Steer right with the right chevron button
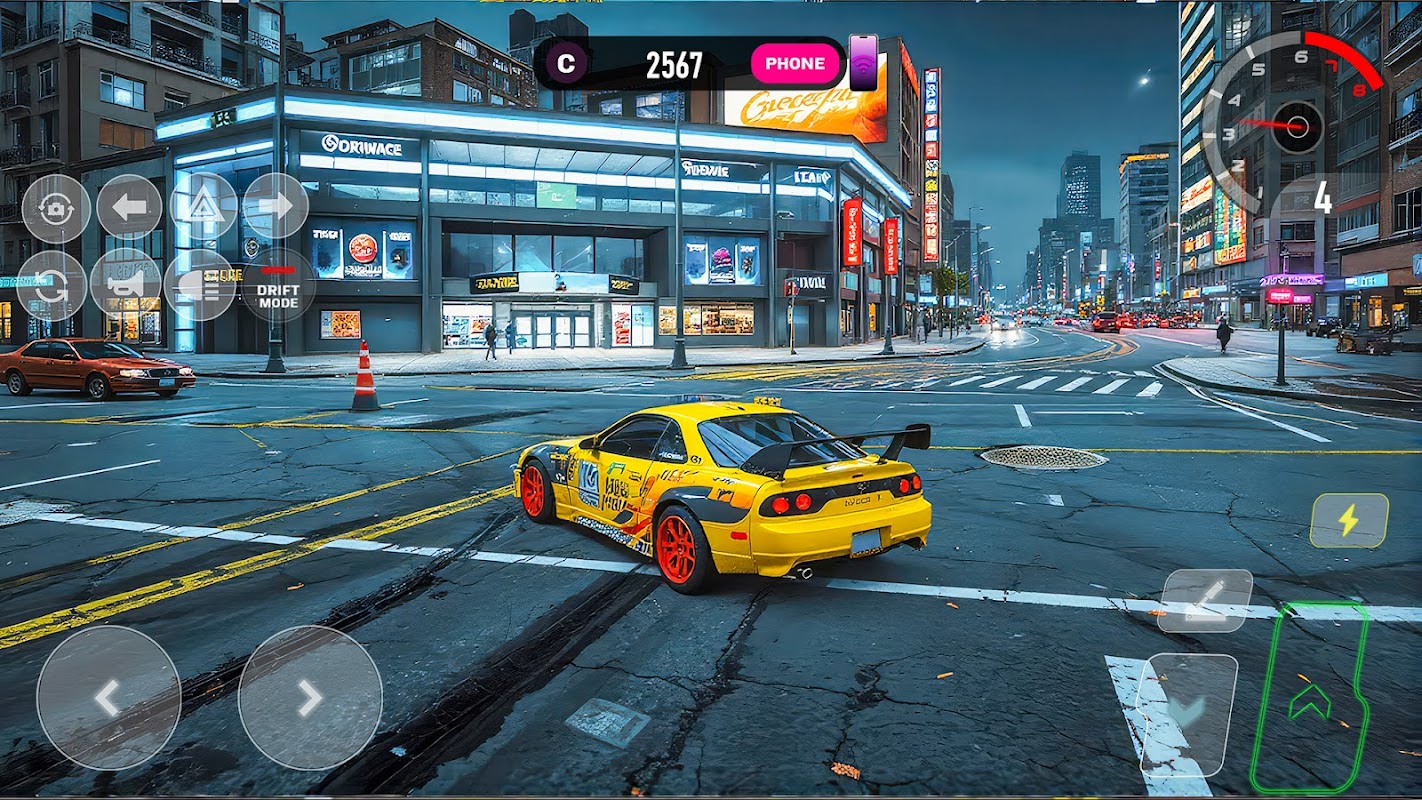 pyautogui.click(x=310, y=698)
